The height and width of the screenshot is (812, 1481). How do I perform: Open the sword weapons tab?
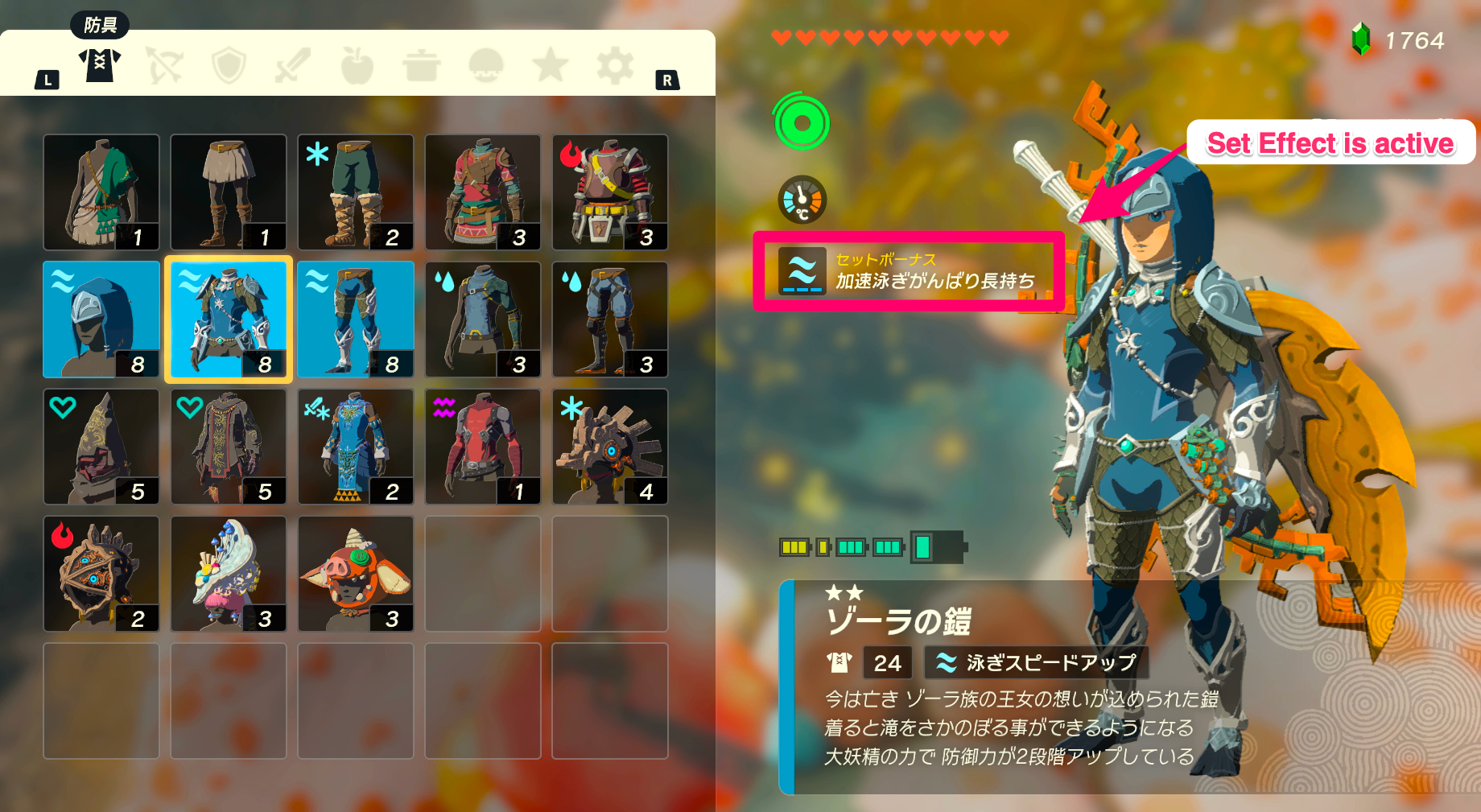(x=295, y=66)
